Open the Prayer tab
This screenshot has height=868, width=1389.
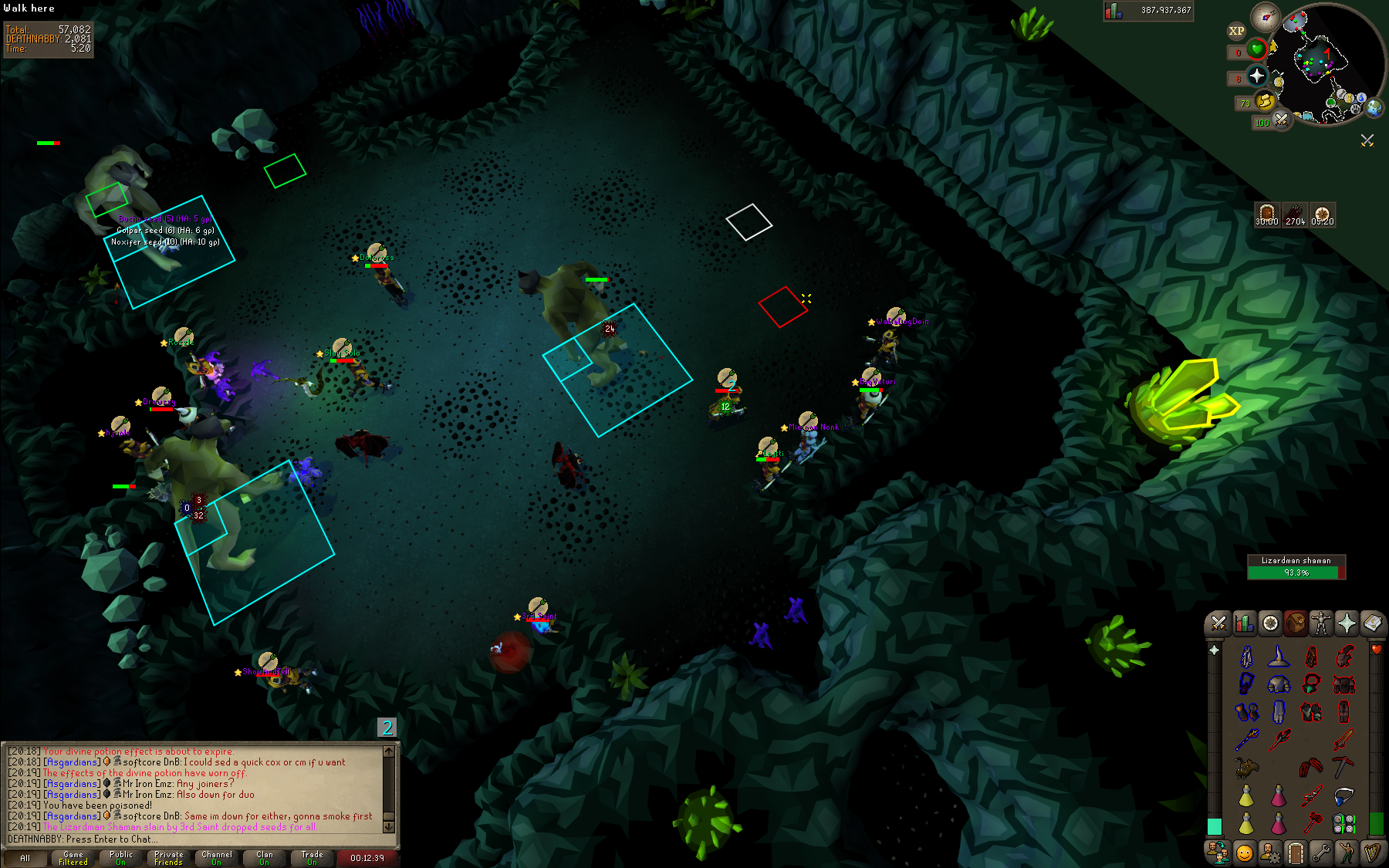pos(1347,623)
